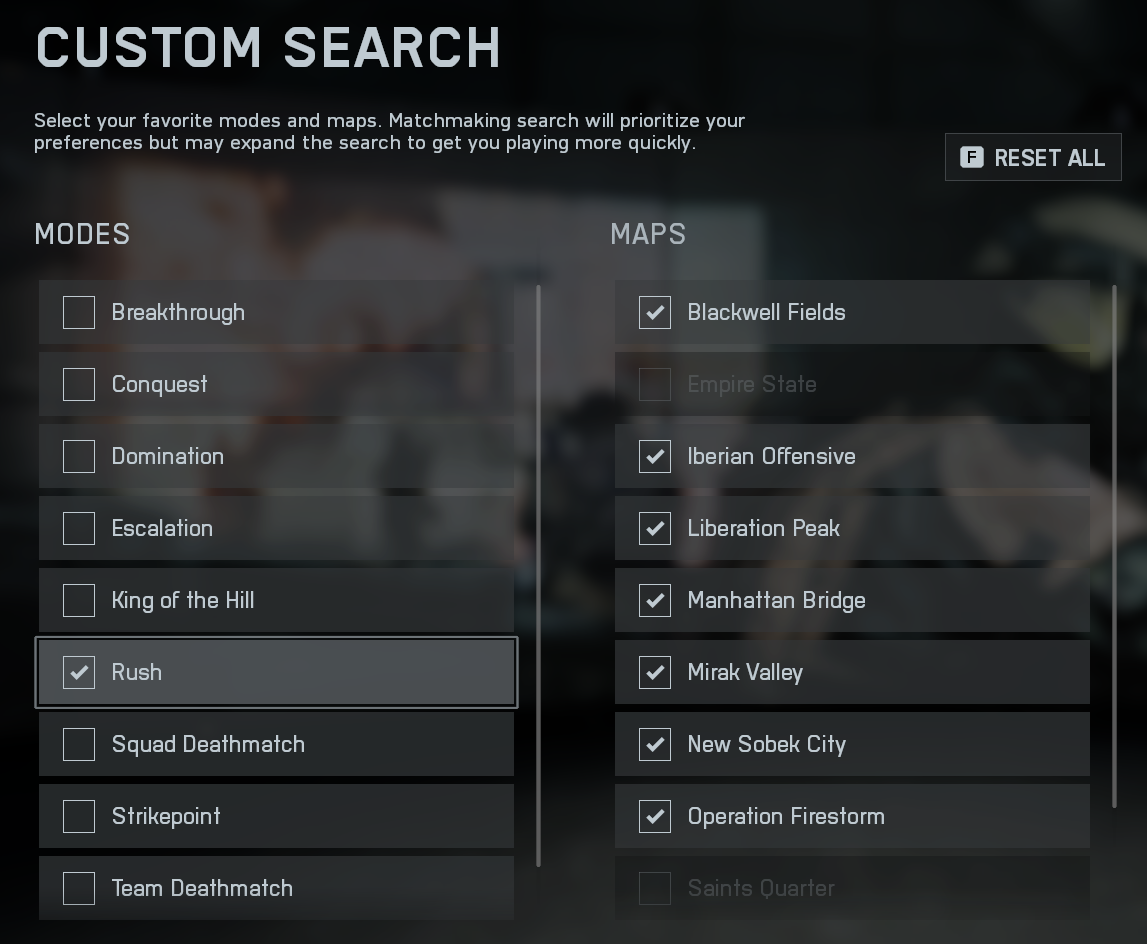Add Squad Deathmatch to search

click(x=79, y=744)
